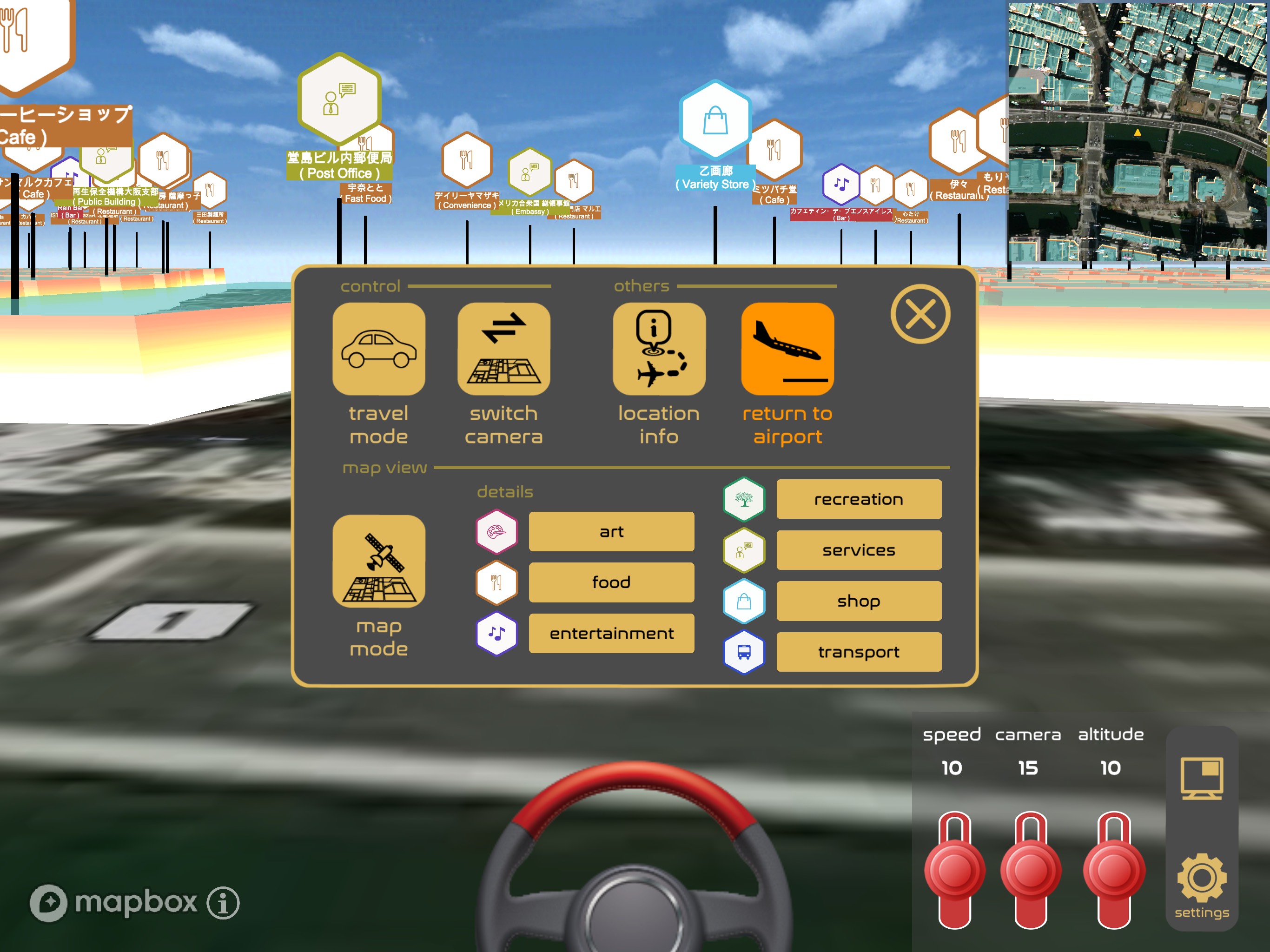Adjust the speed lever control

(x=954, y=868)
